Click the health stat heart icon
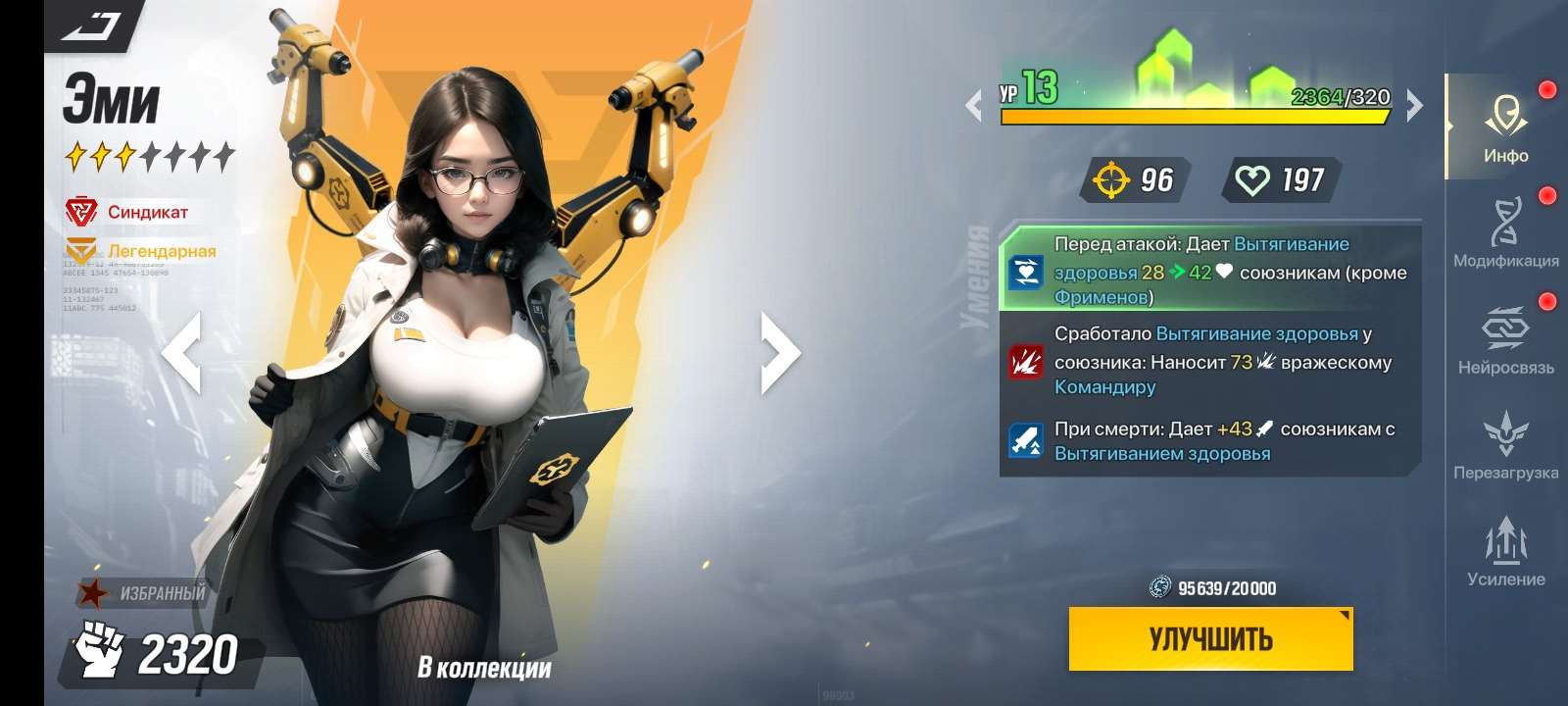1568x706 pixels. coord(1256,177)
